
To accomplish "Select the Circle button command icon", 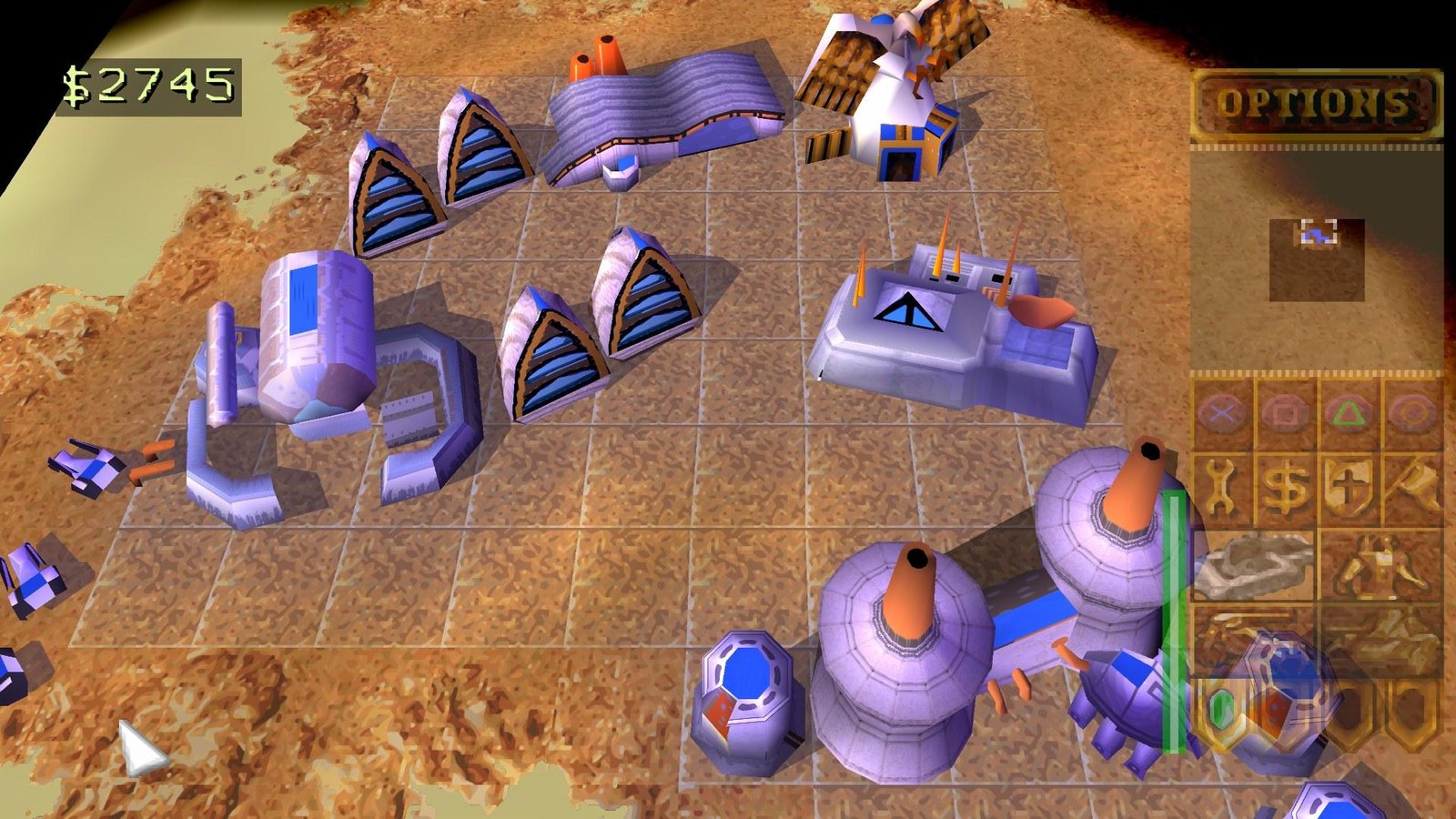I will (x=1413, y=414).
